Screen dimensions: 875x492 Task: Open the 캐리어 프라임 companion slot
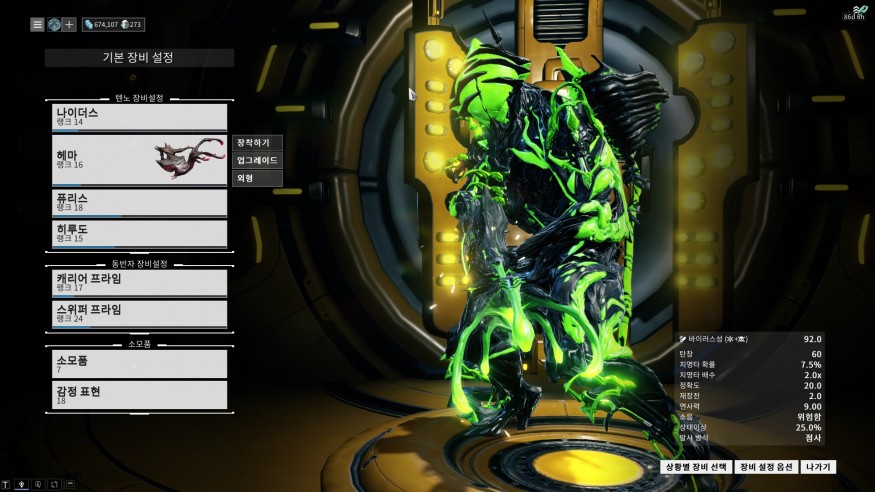coord(140,282)
